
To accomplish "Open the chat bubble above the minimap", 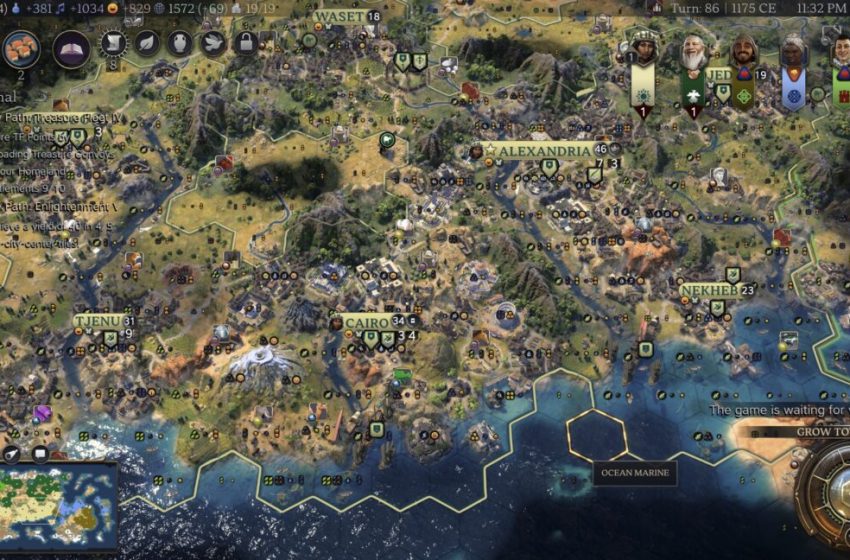I will pyautogui.click(x=41, y=453).
